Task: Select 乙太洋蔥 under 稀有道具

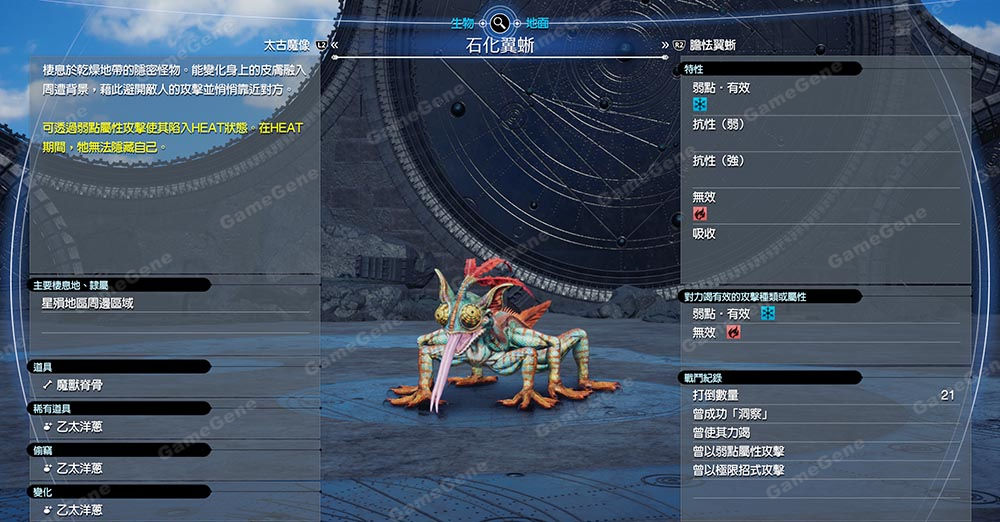Action: tap(80, 427)
